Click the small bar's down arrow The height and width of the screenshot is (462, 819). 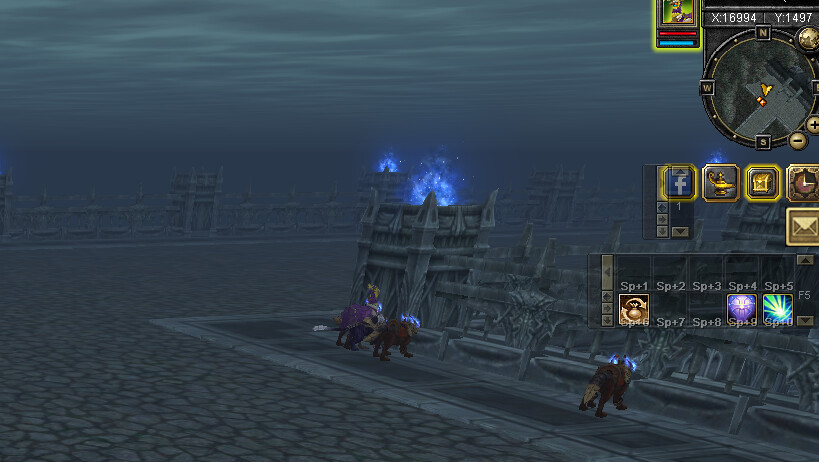pyautogui.click(x=681, y=232)
